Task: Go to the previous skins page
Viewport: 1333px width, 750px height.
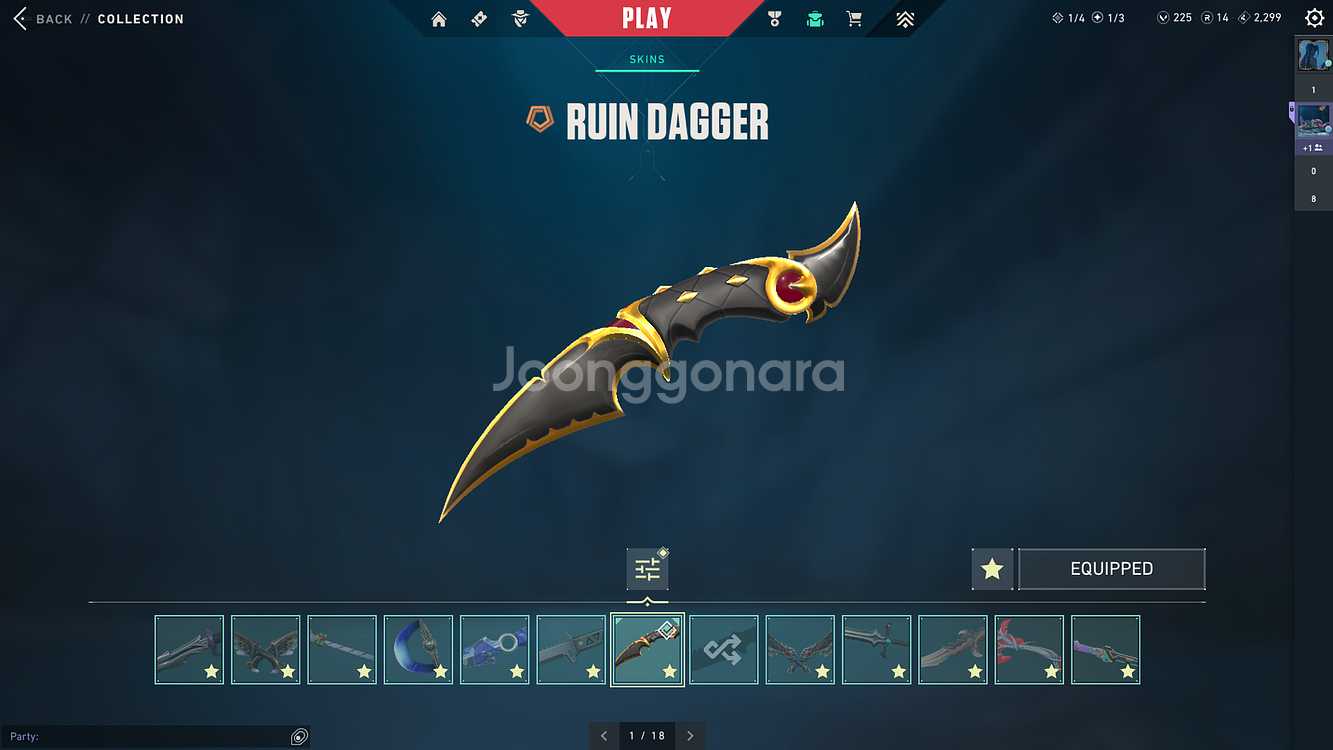Action: [x=604, y=736]
